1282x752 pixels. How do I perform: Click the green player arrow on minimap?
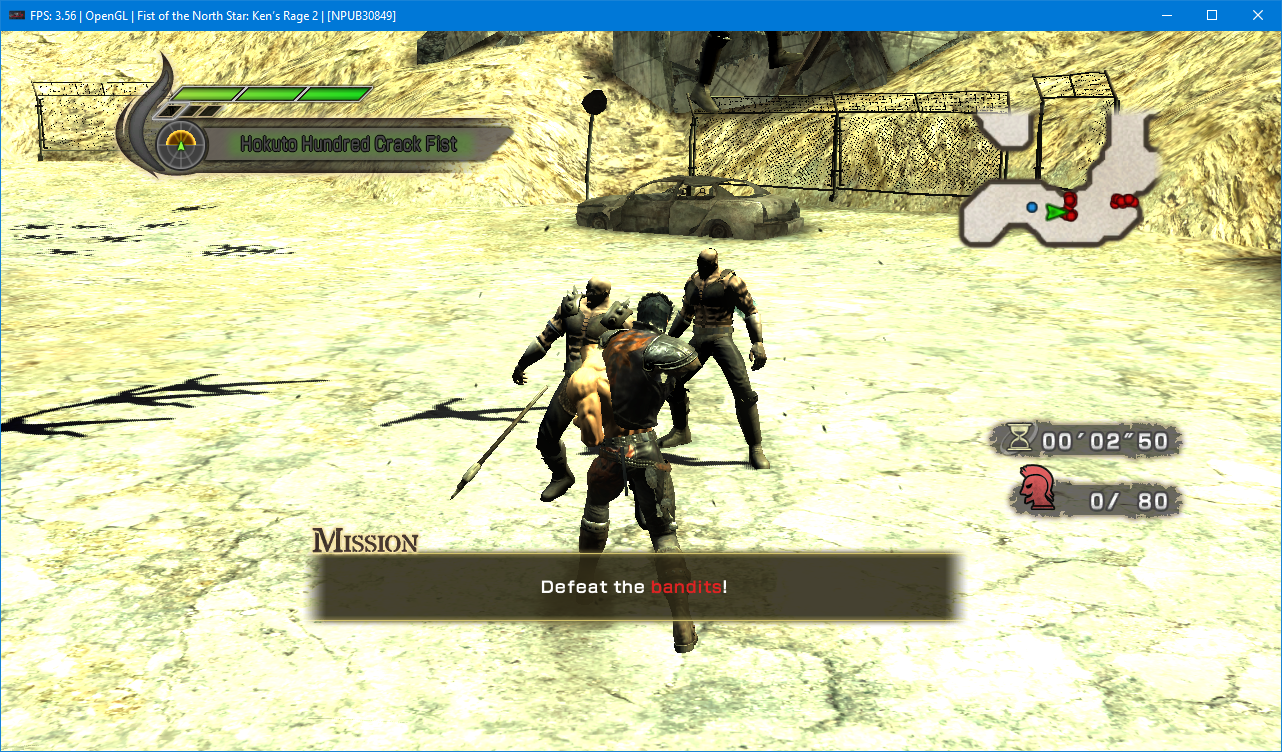[x=1054, y=211]
